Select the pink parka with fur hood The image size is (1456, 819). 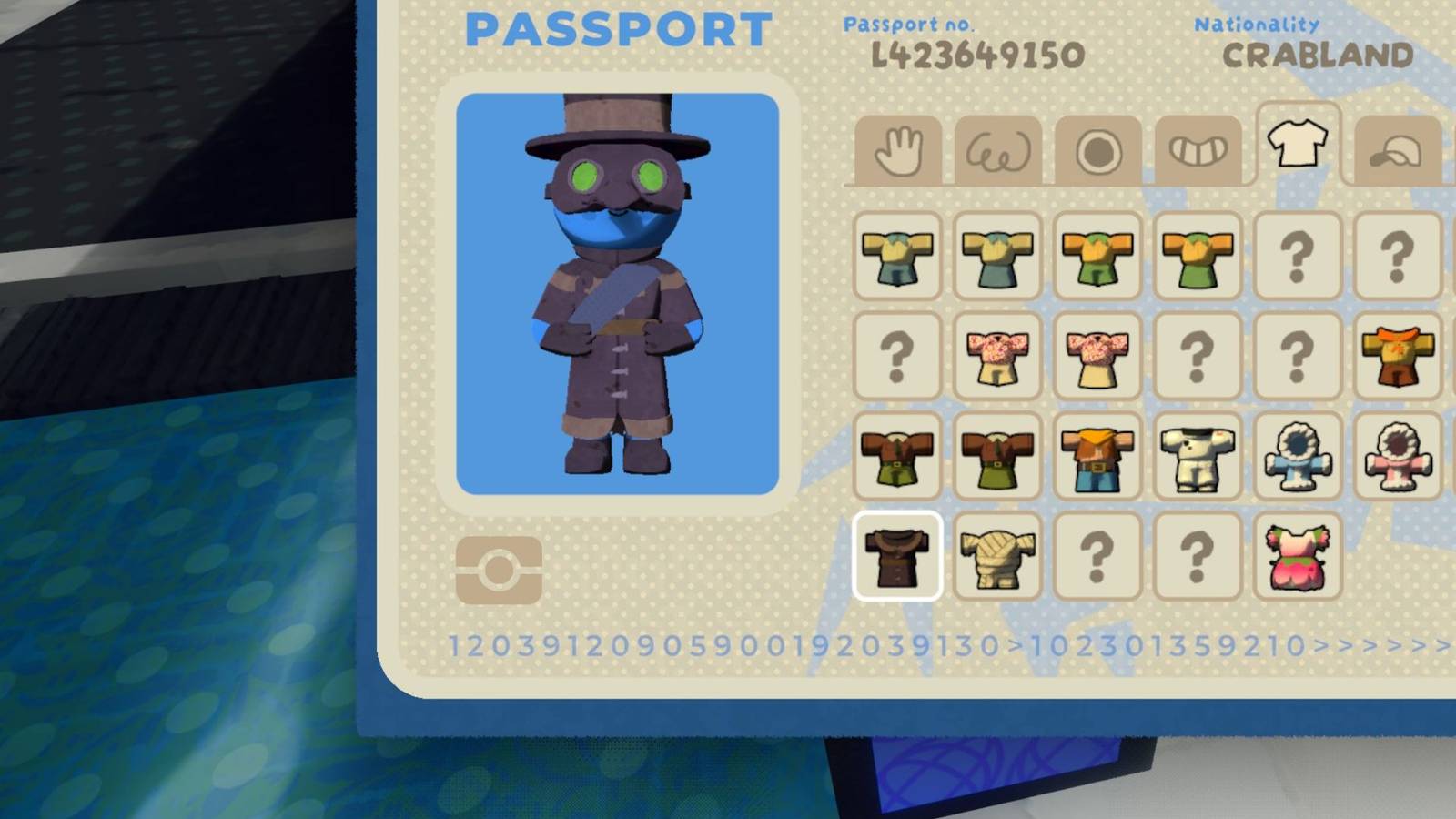click(x=1397, y=458)
